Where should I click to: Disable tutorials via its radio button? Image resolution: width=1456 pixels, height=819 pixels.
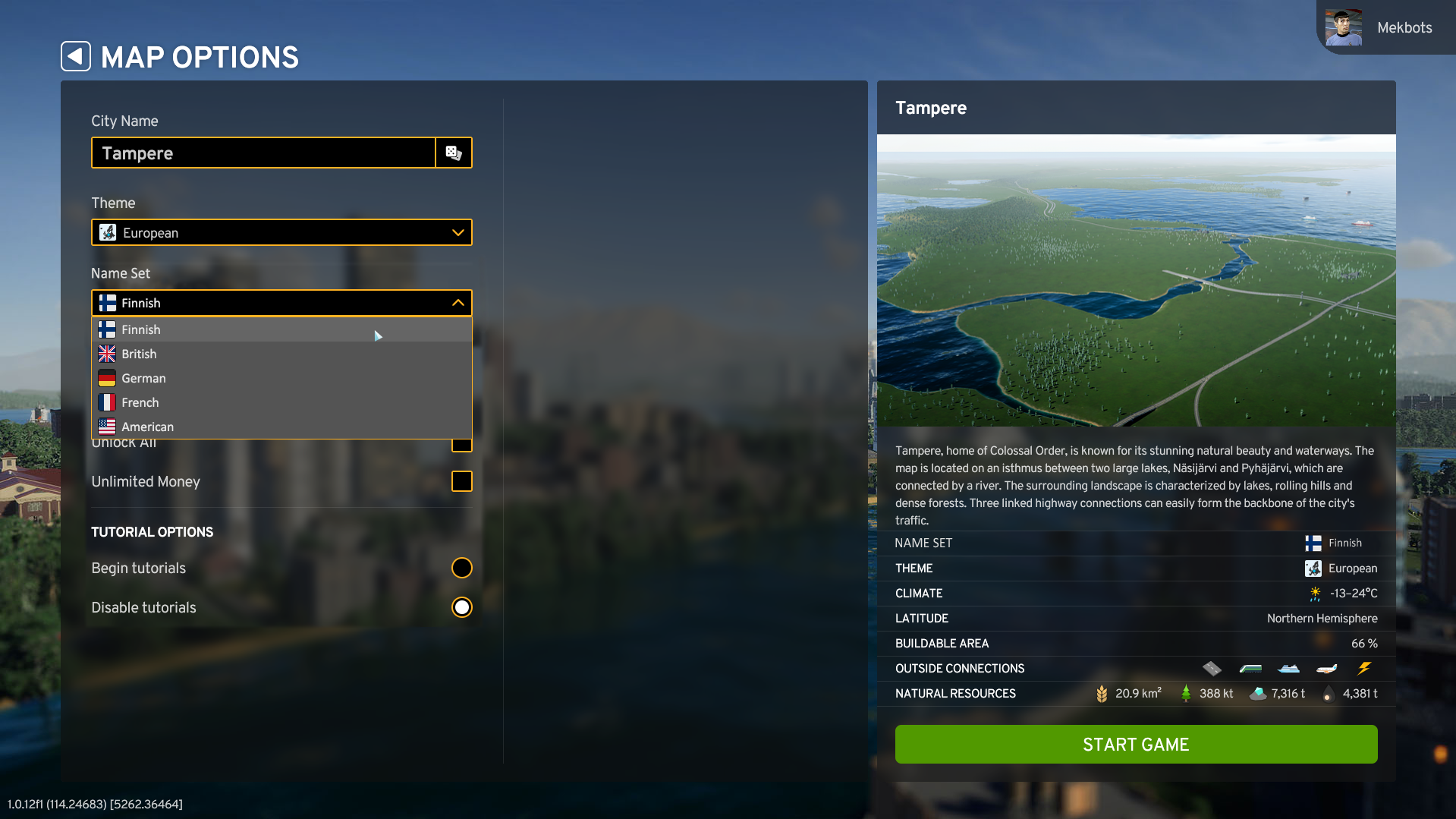click(x=461, y=607)
